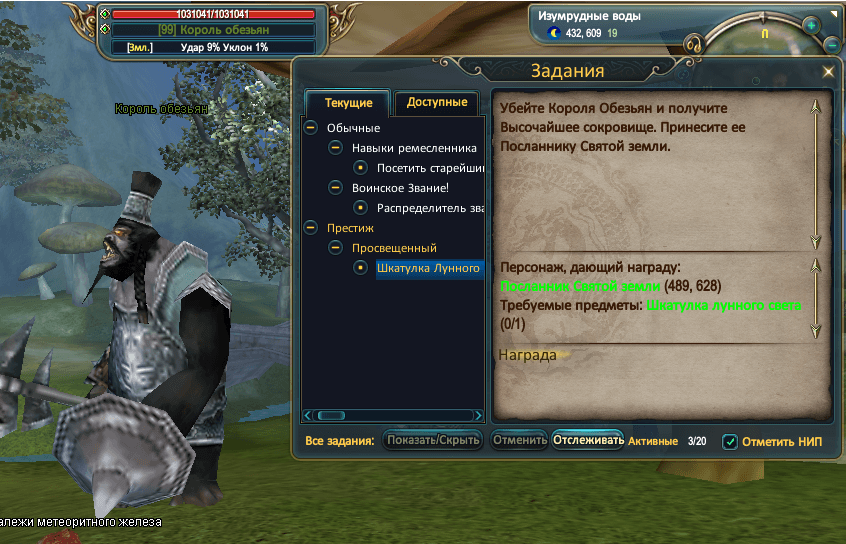Activate the Отслеживать tracking button
Image resolution: width=846 pixels, height=544 pixels.
click(x=588, y=440)
